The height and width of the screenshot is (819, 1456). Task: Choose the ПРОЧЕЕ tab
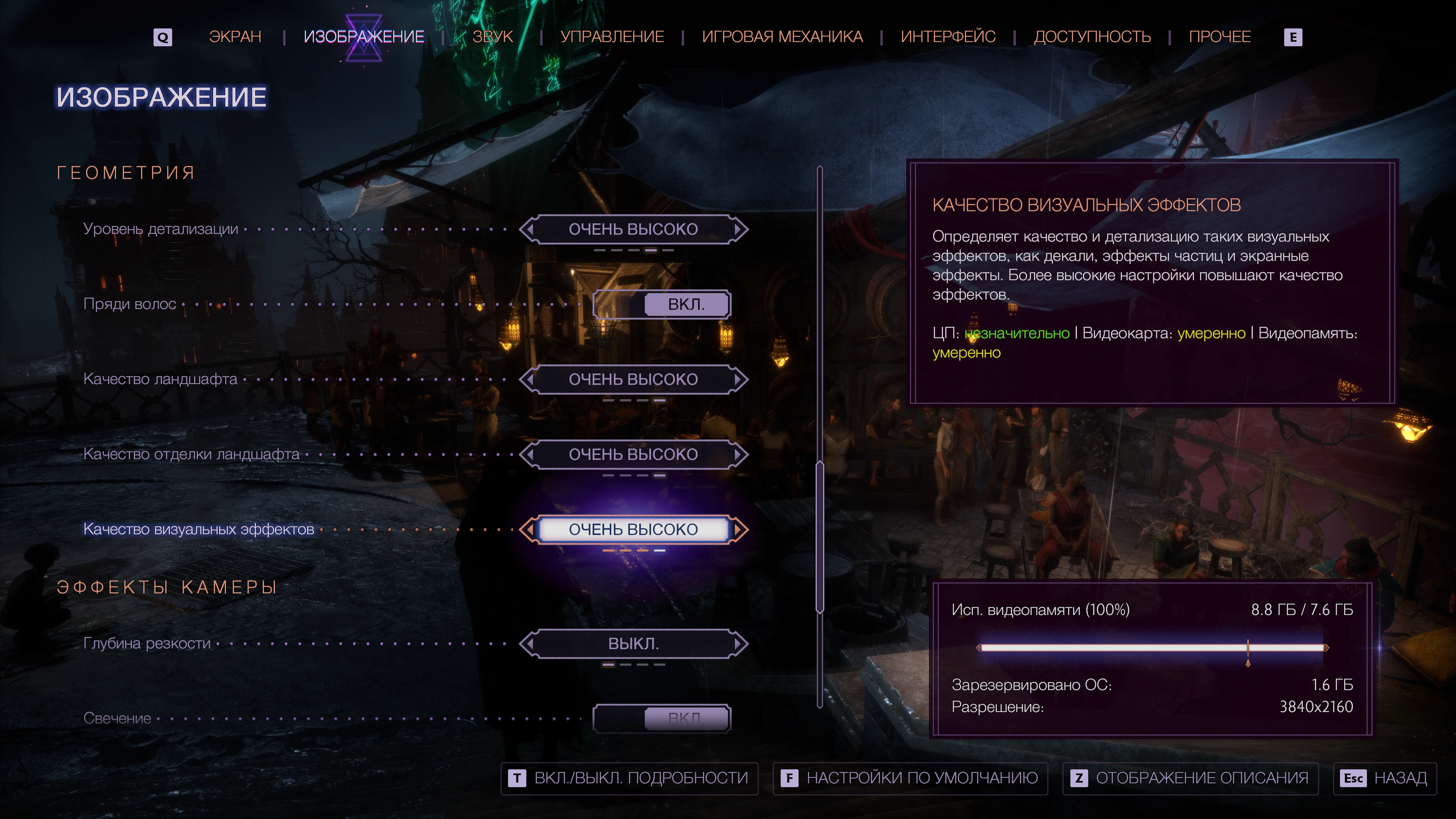pos(1219,37)
